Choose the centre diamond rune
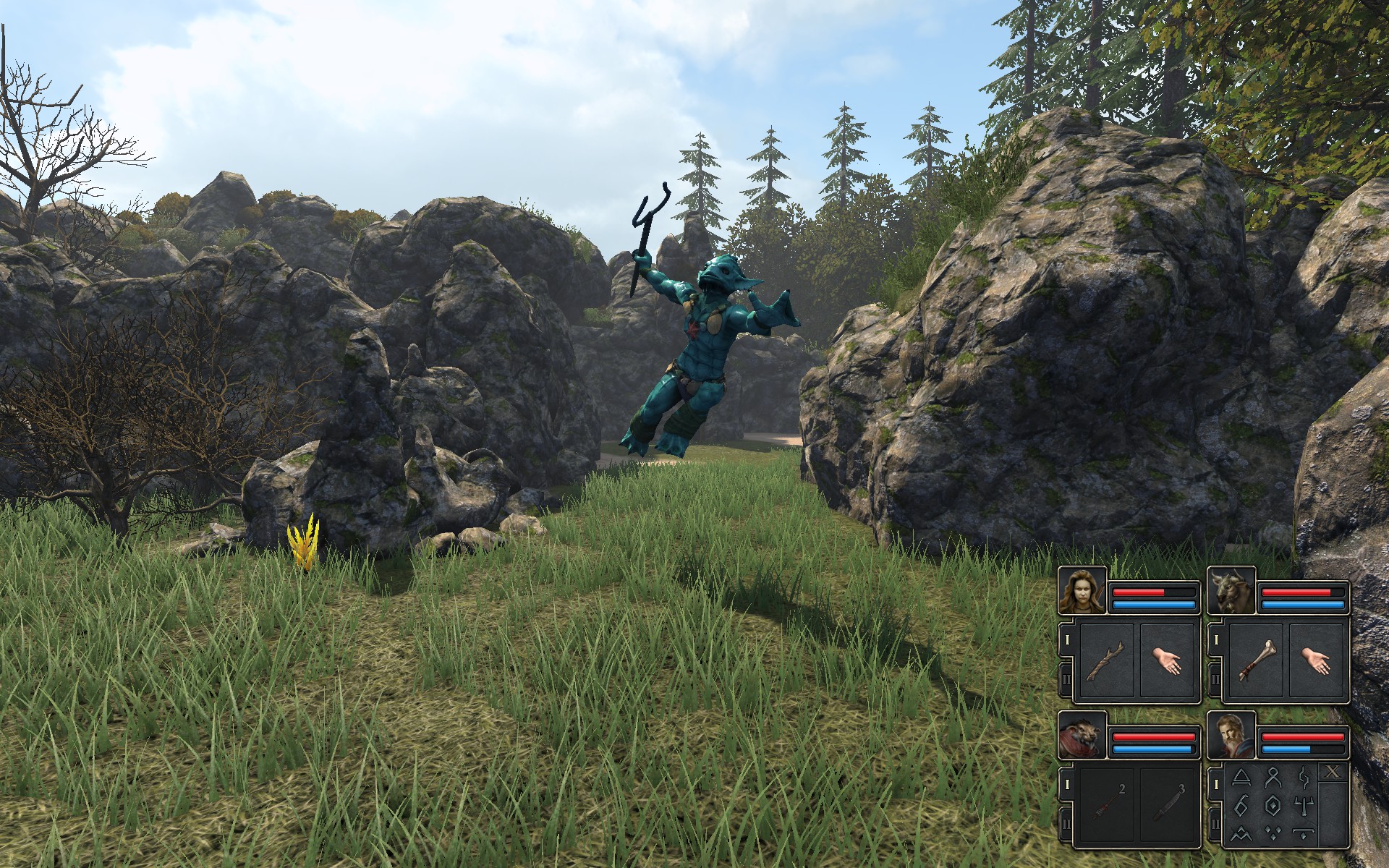Viewport: 1389px width, 868px height. (1271, 805)
